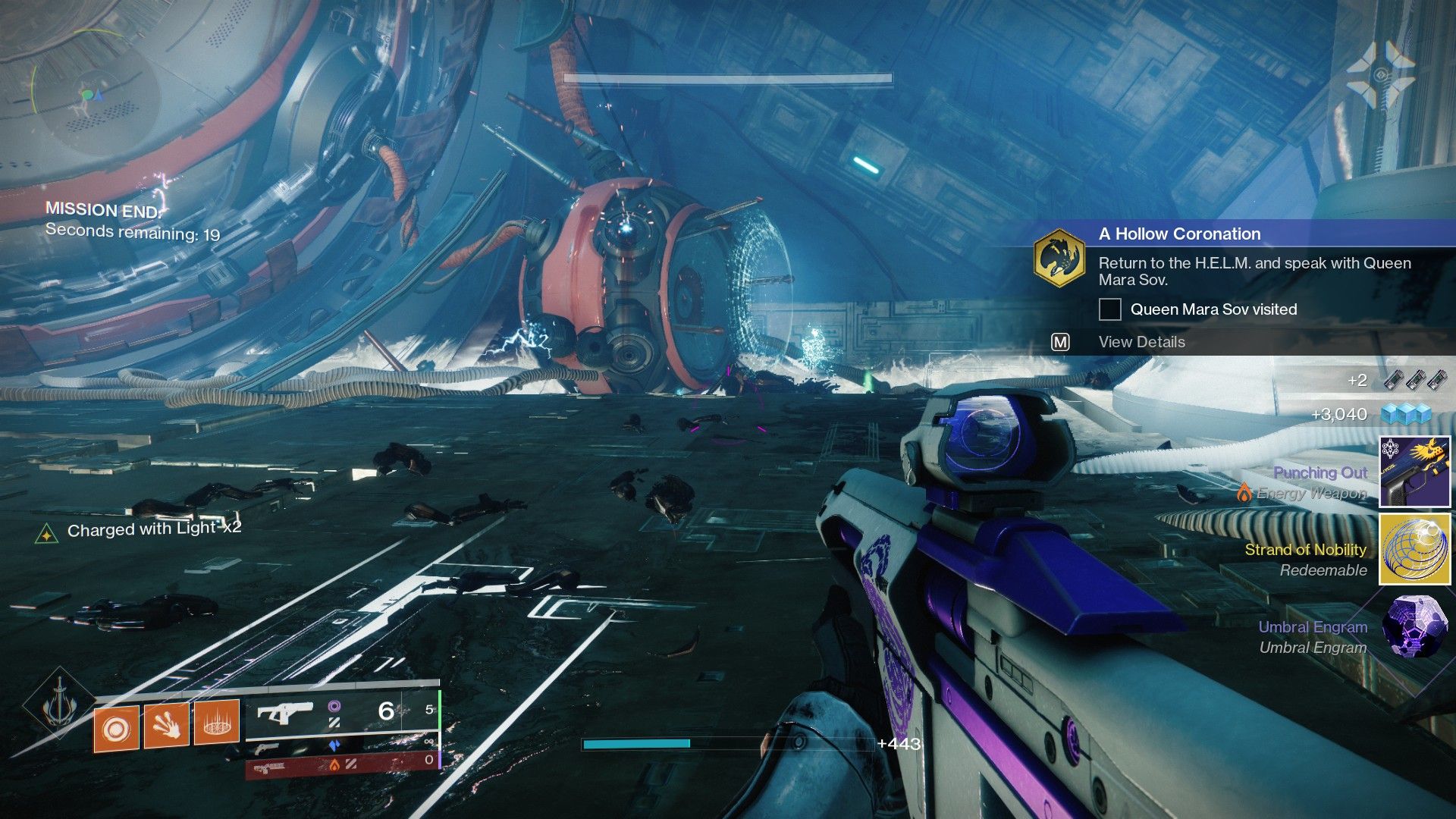
Task: Toggle the Queen Mara Sov visited checkbox
Action: [x=1110, y=309]
